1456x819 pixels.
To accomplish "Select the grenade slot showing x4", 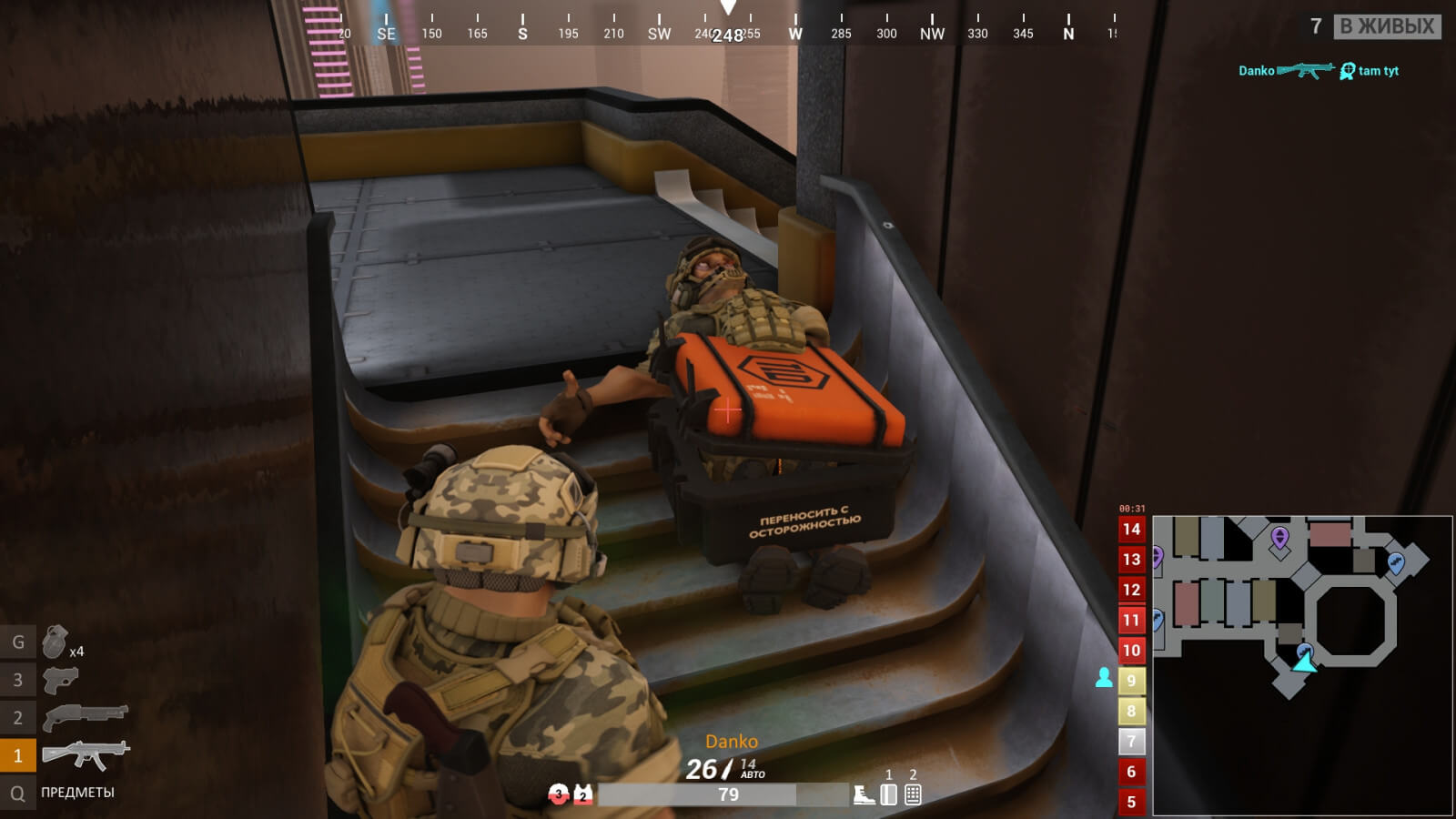I will [56, 642].
